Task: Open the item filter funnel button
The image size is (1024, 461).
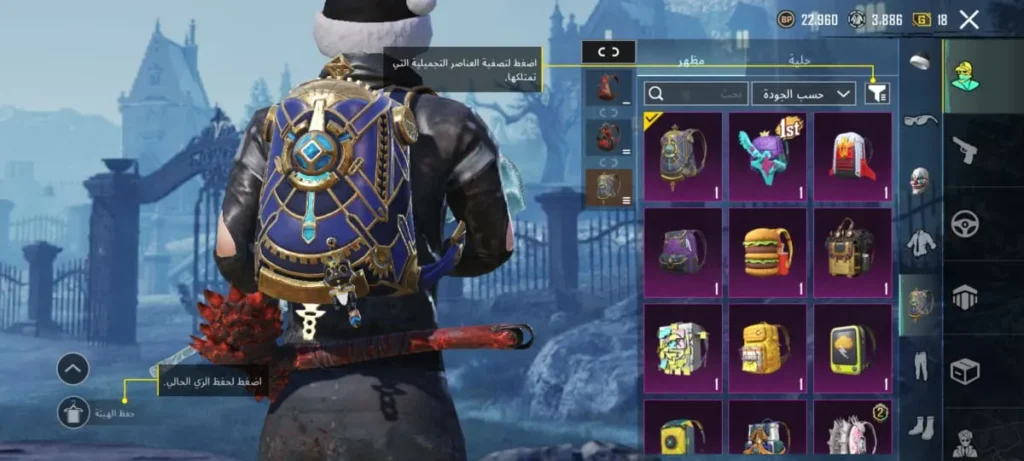Action: point(878,93)
